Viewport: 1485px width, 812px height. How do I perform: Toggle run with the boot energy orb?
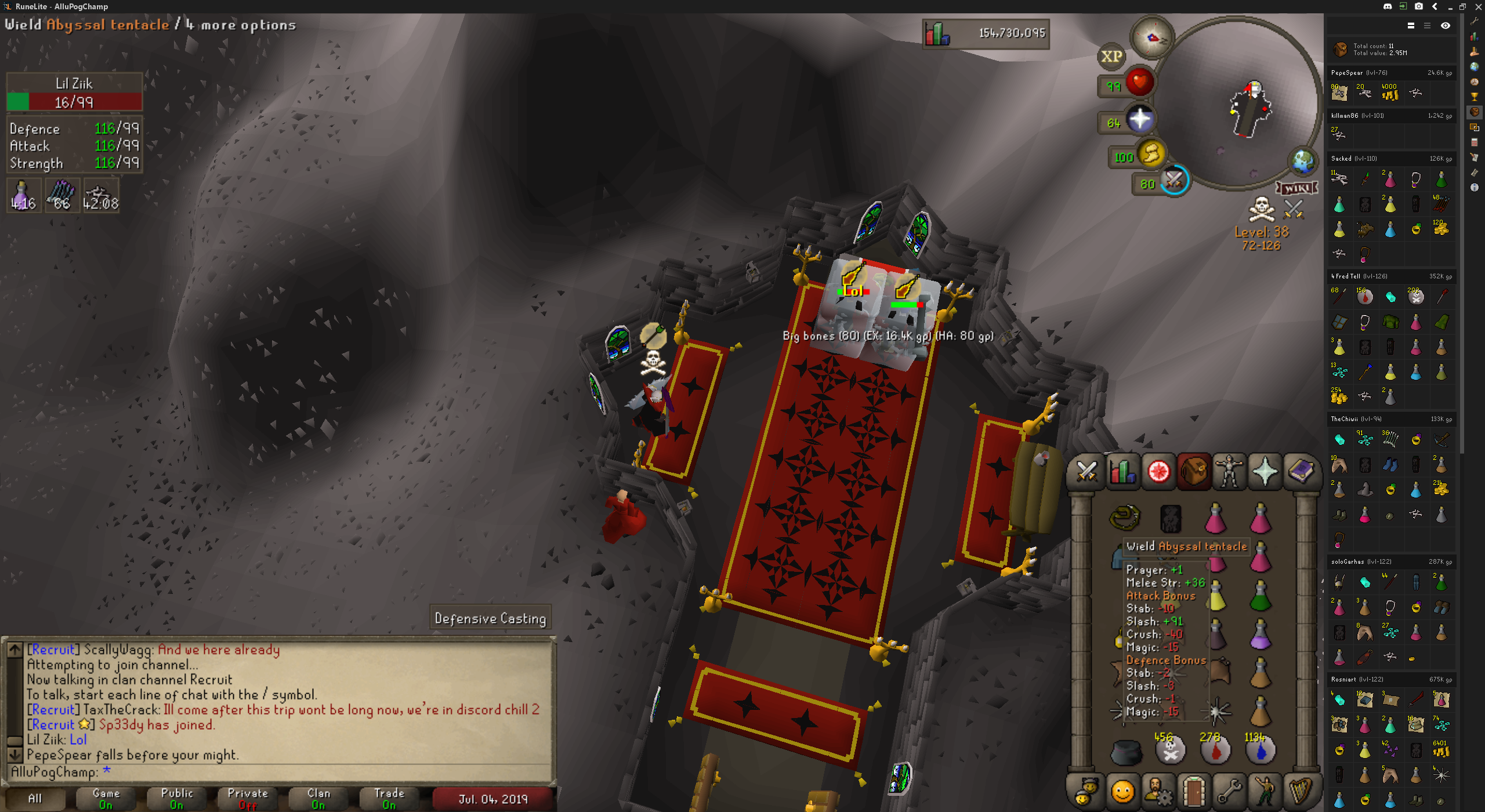coord(1151,155)
